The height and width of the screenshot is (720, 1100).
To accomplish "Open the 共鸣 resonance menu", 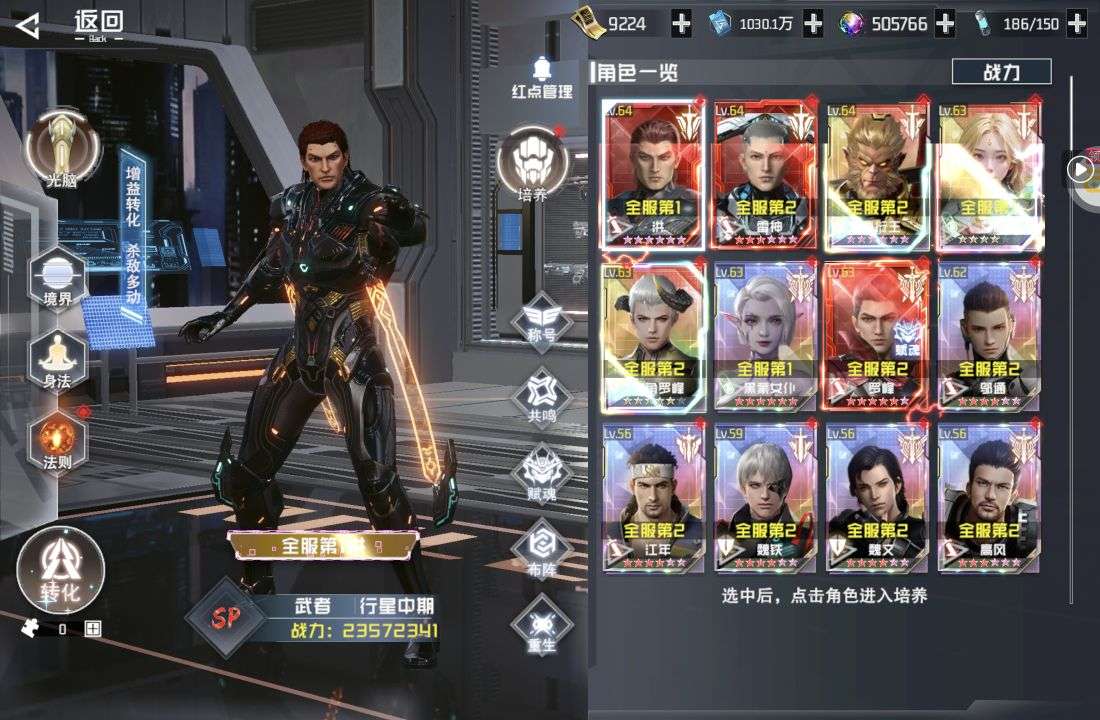I will [541, 397].
